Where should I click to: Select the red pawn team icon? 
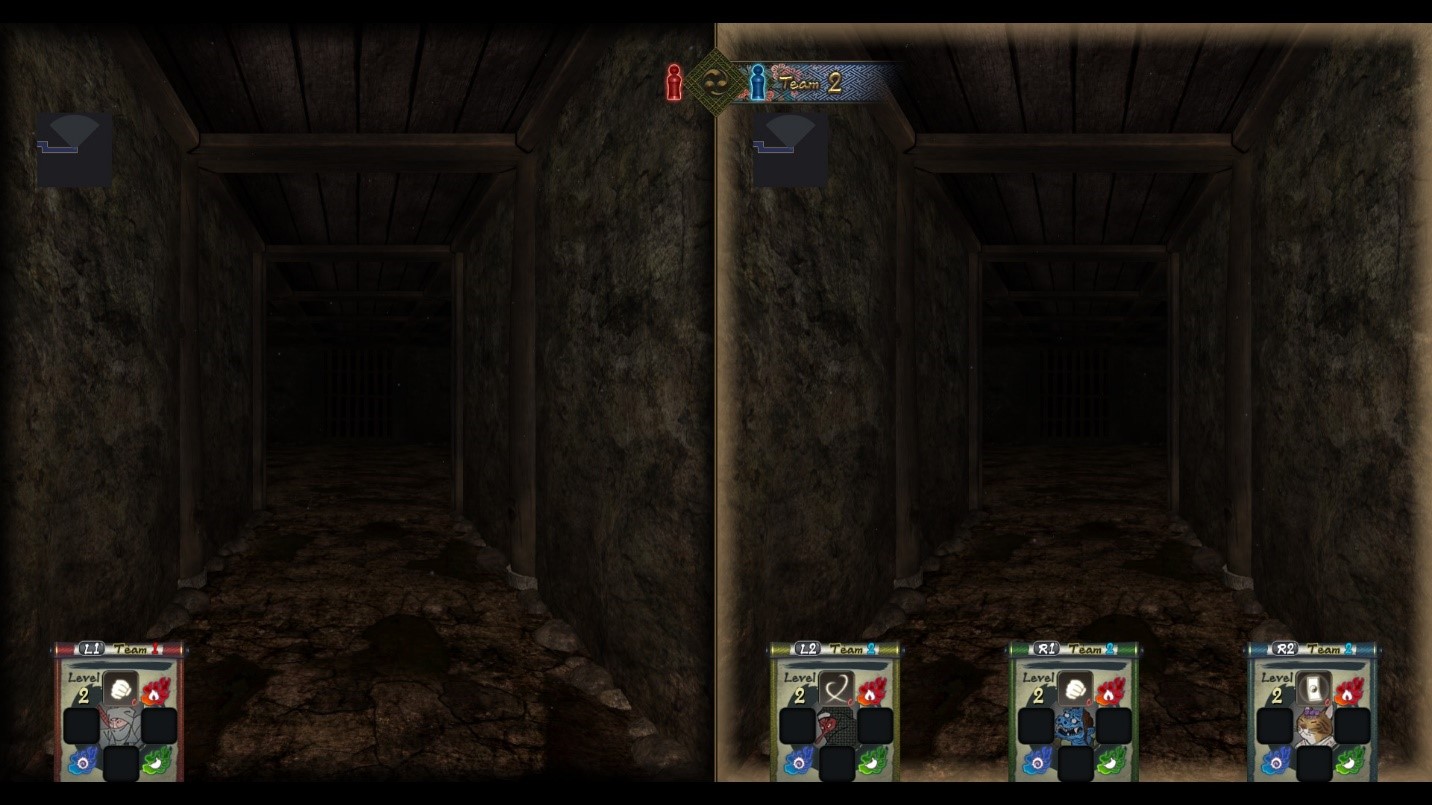(x=674, y=83)
